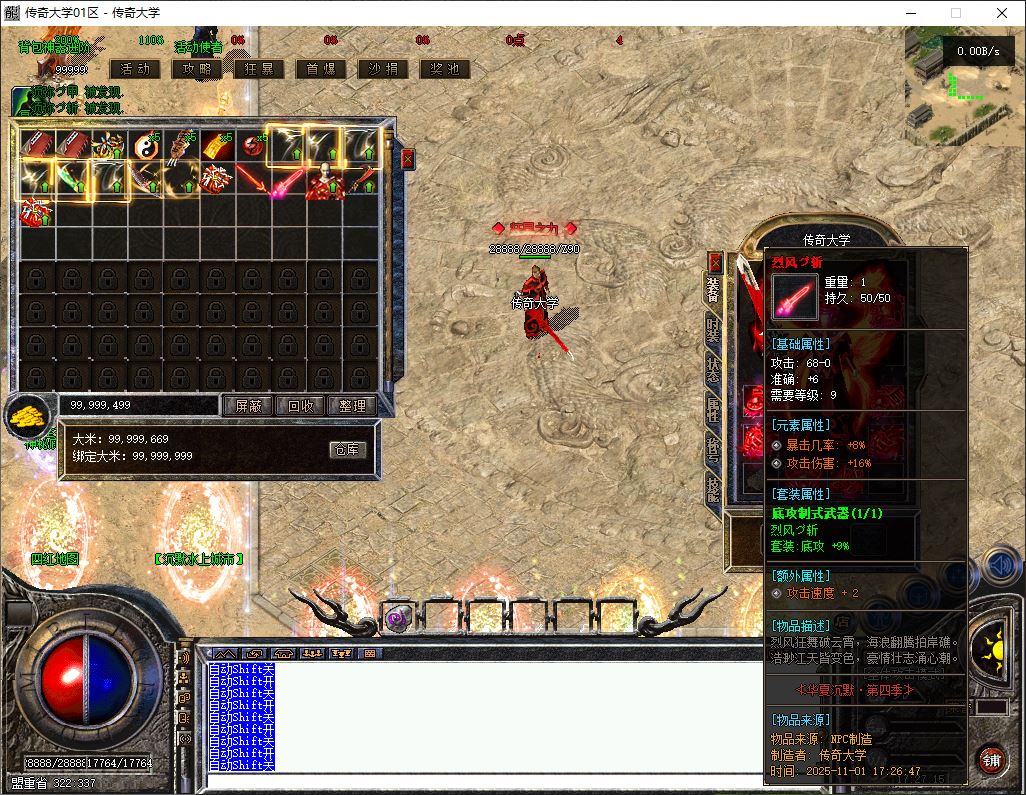The height and width of the screenshot is (795, 1026).
Task: Close the game window
Action: tap(1002, 13)
